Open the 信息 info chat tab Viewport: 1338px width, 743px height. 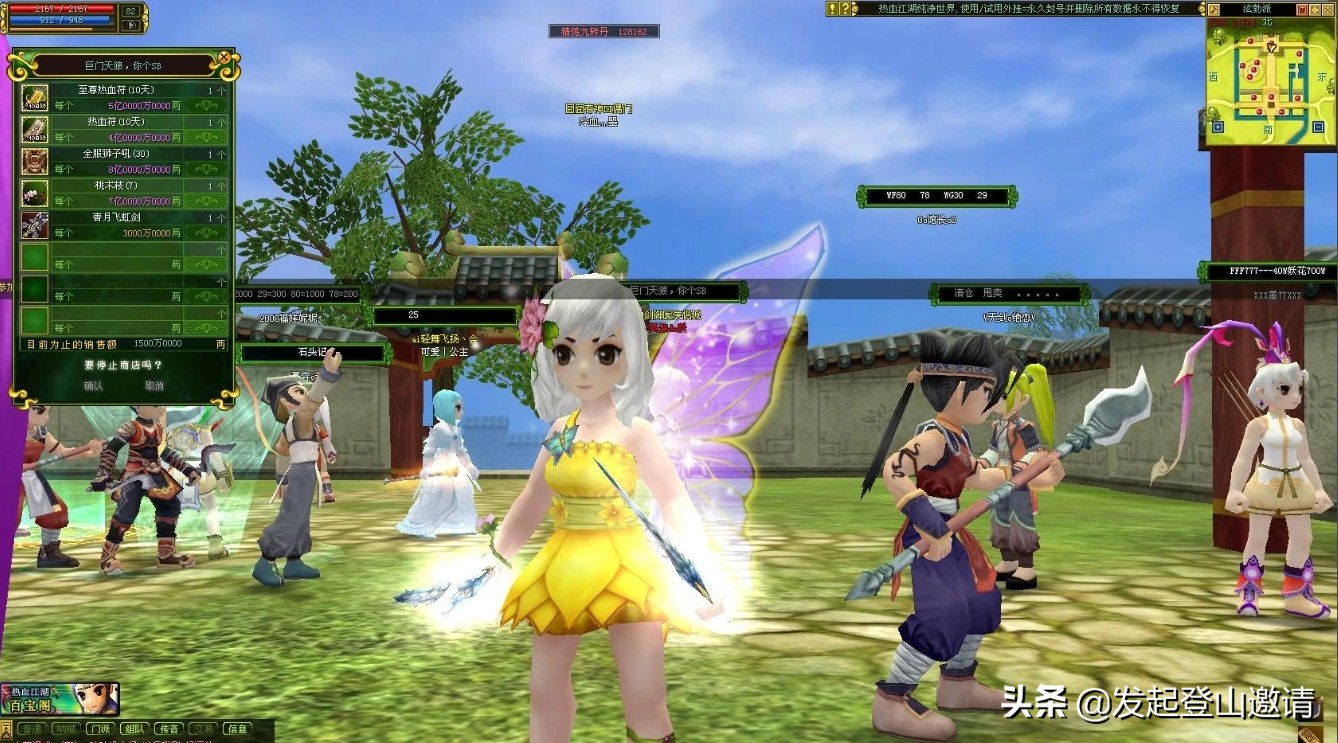coord(236,729)
